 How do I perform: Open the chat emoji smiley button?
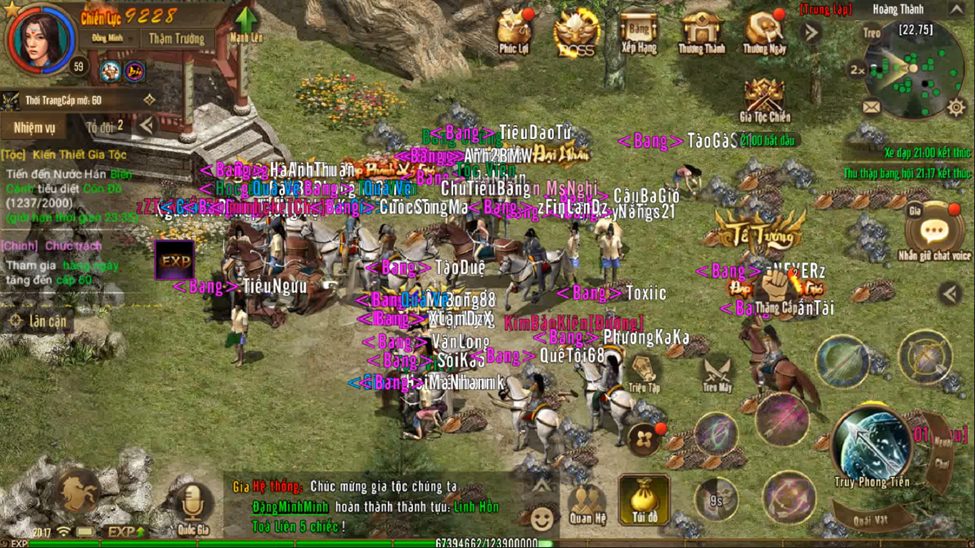pyautogui.click(x=541, y=519)
